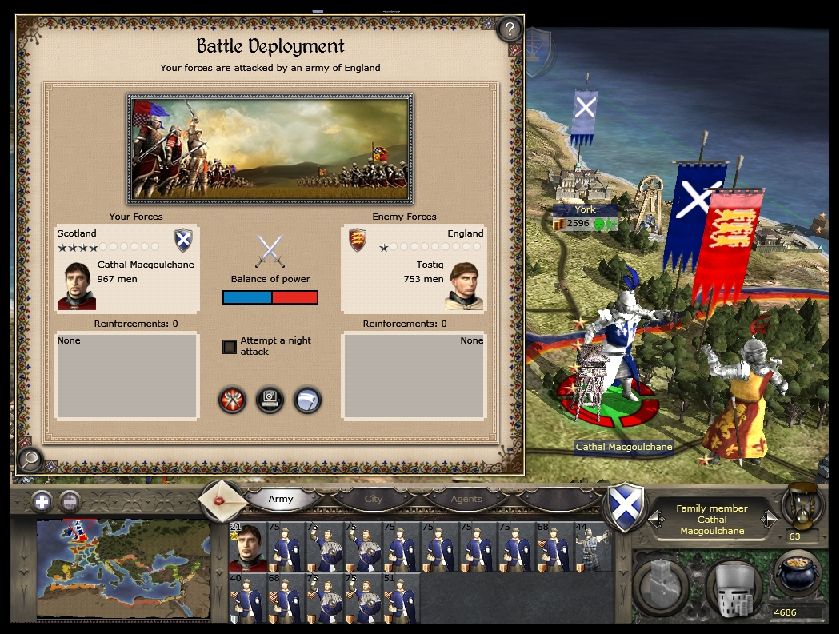This screenshot has width=839, height=634.
Task: Select Tostig's portrait in Enemy Forces
Action: click(464, 286)
